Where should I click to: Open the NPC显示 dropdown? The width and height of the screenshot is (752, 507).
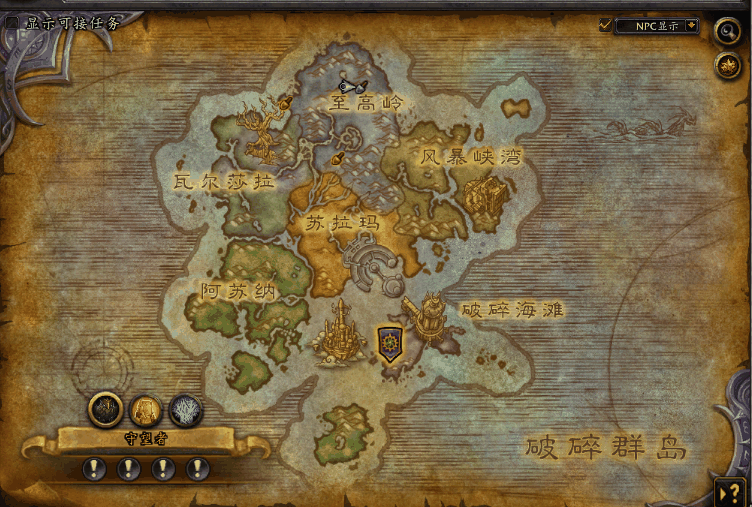[x=690, y=25]
